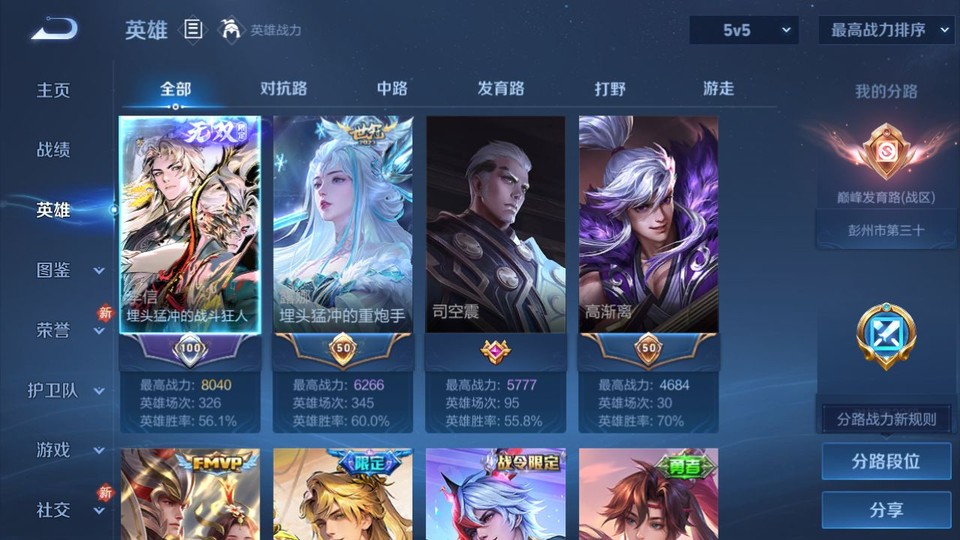The image size is (960, 540).
Task: Switch to the 对抗路 tab
Action: pos(283,89)
